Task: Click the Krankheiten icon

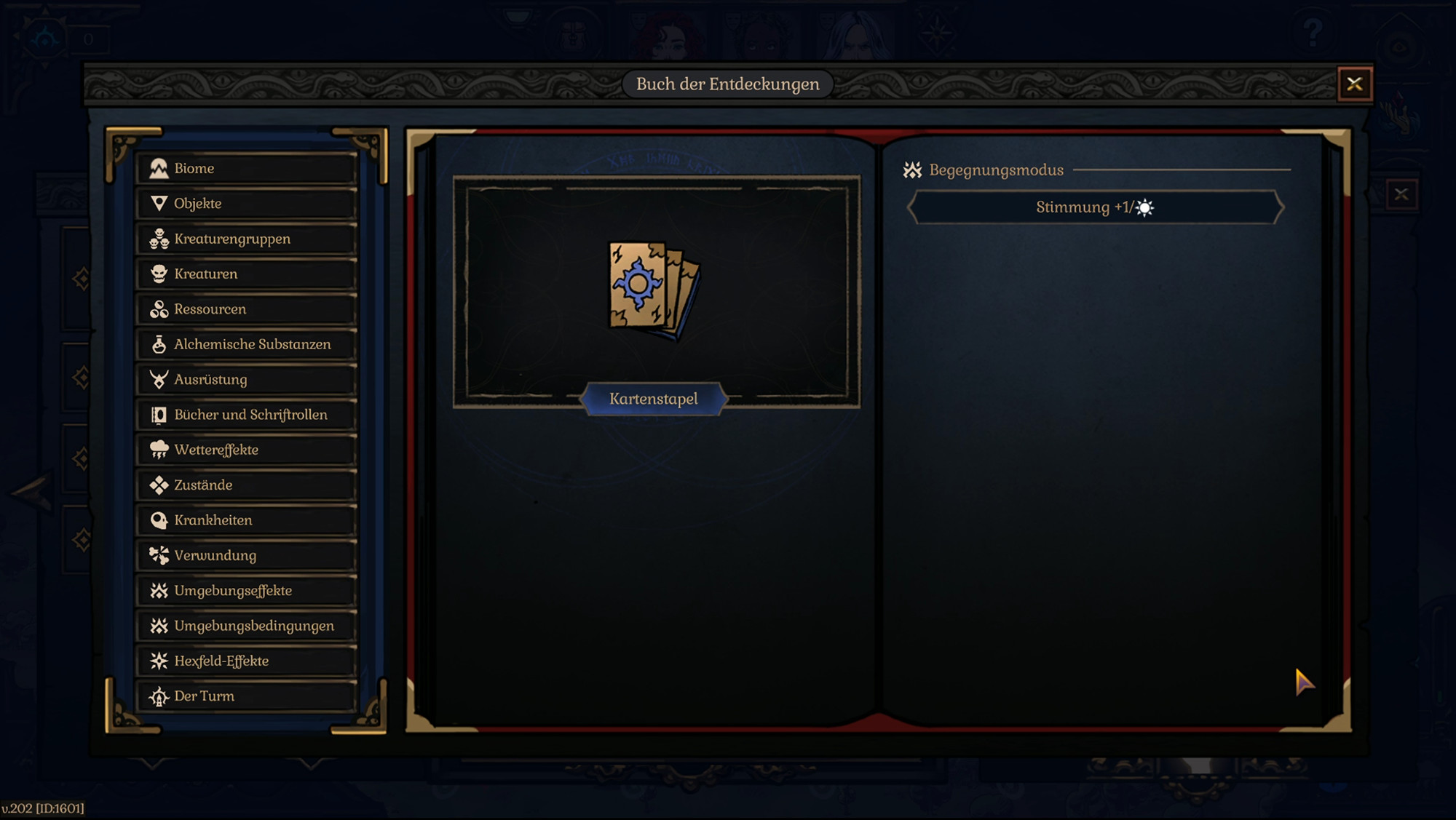Action: [159, 520]
